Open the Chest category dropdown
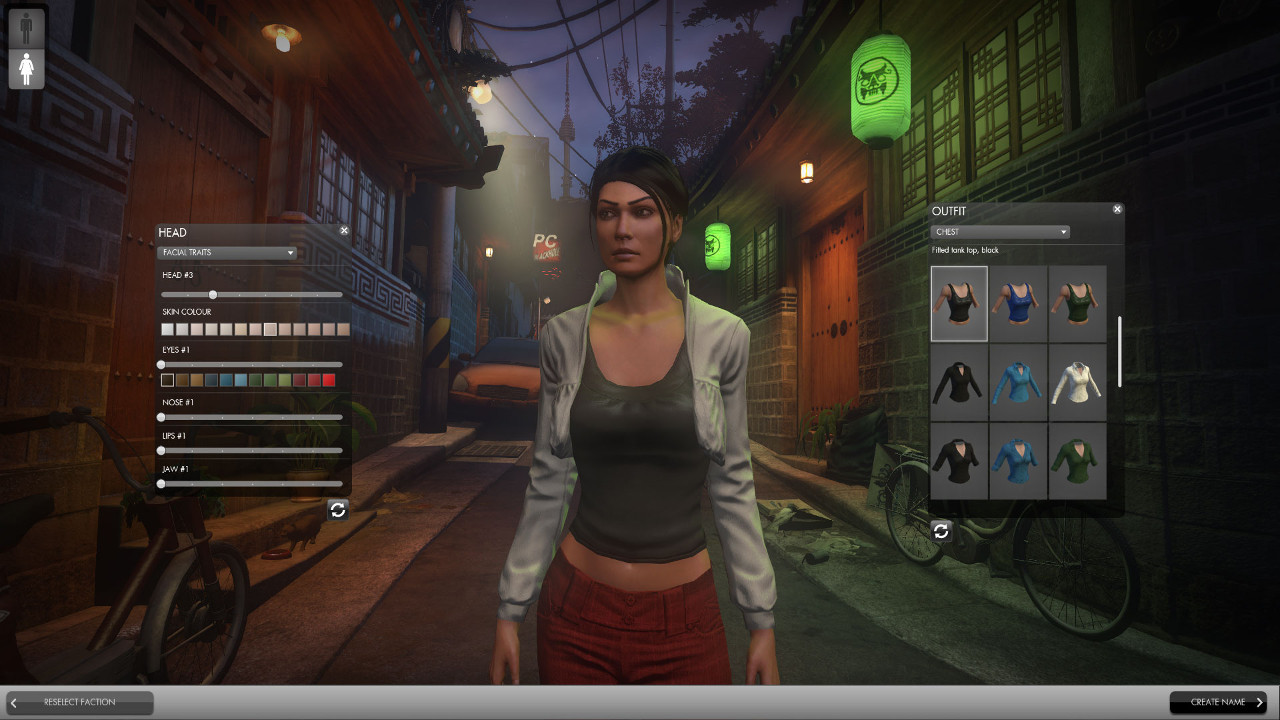 [1000, 232]
